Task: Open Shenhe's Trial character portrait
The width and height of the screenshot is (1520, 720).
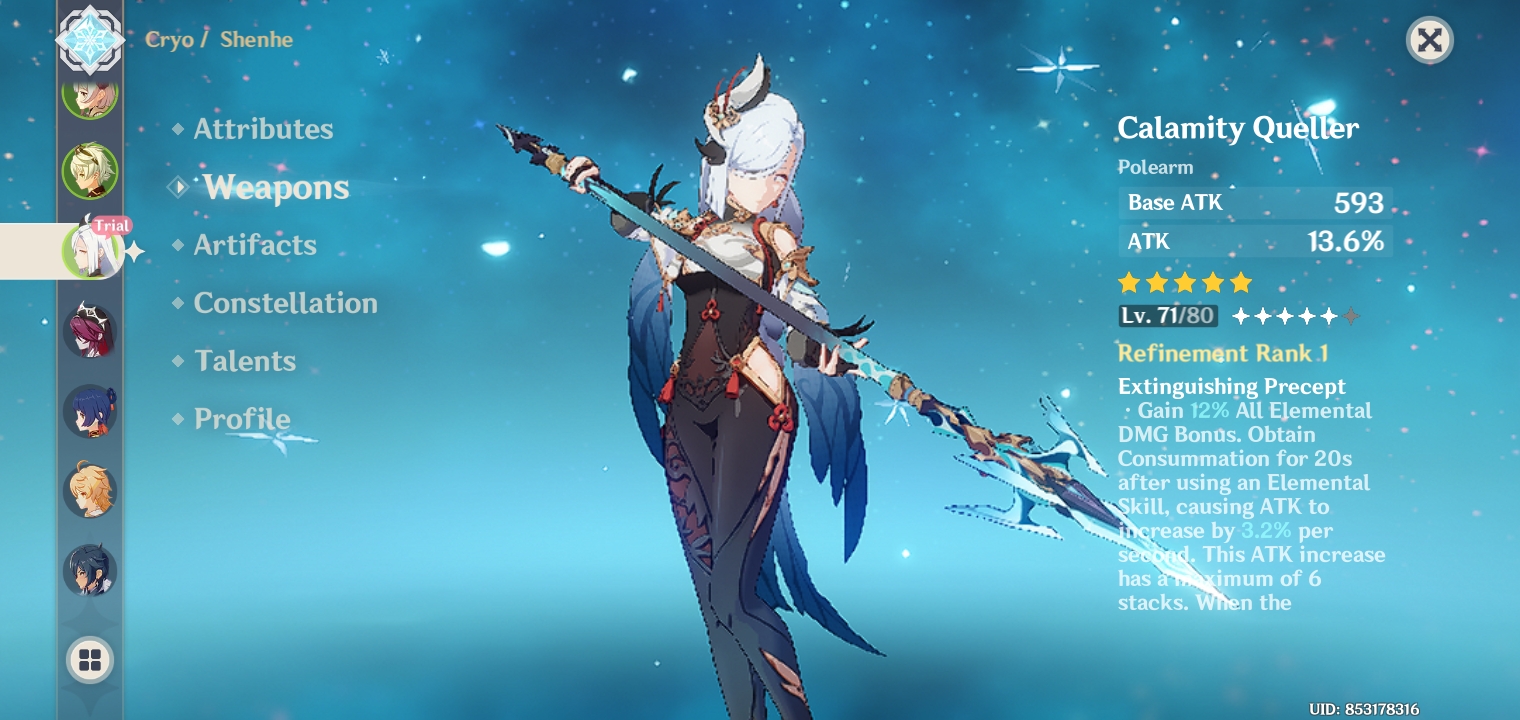Action: [x=91, y=251]
